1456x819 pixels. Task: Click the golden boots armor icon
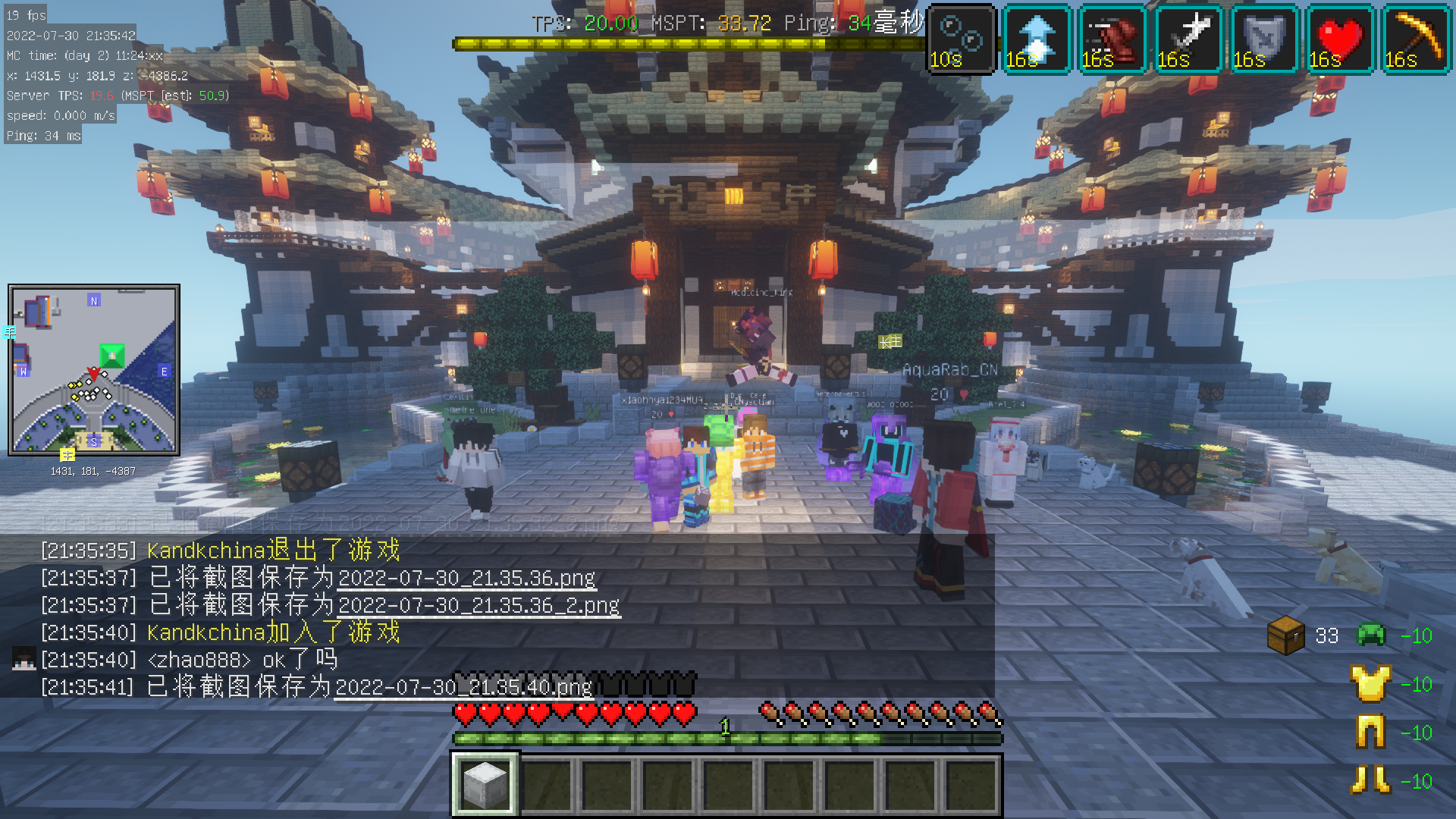click(1370, 780)
